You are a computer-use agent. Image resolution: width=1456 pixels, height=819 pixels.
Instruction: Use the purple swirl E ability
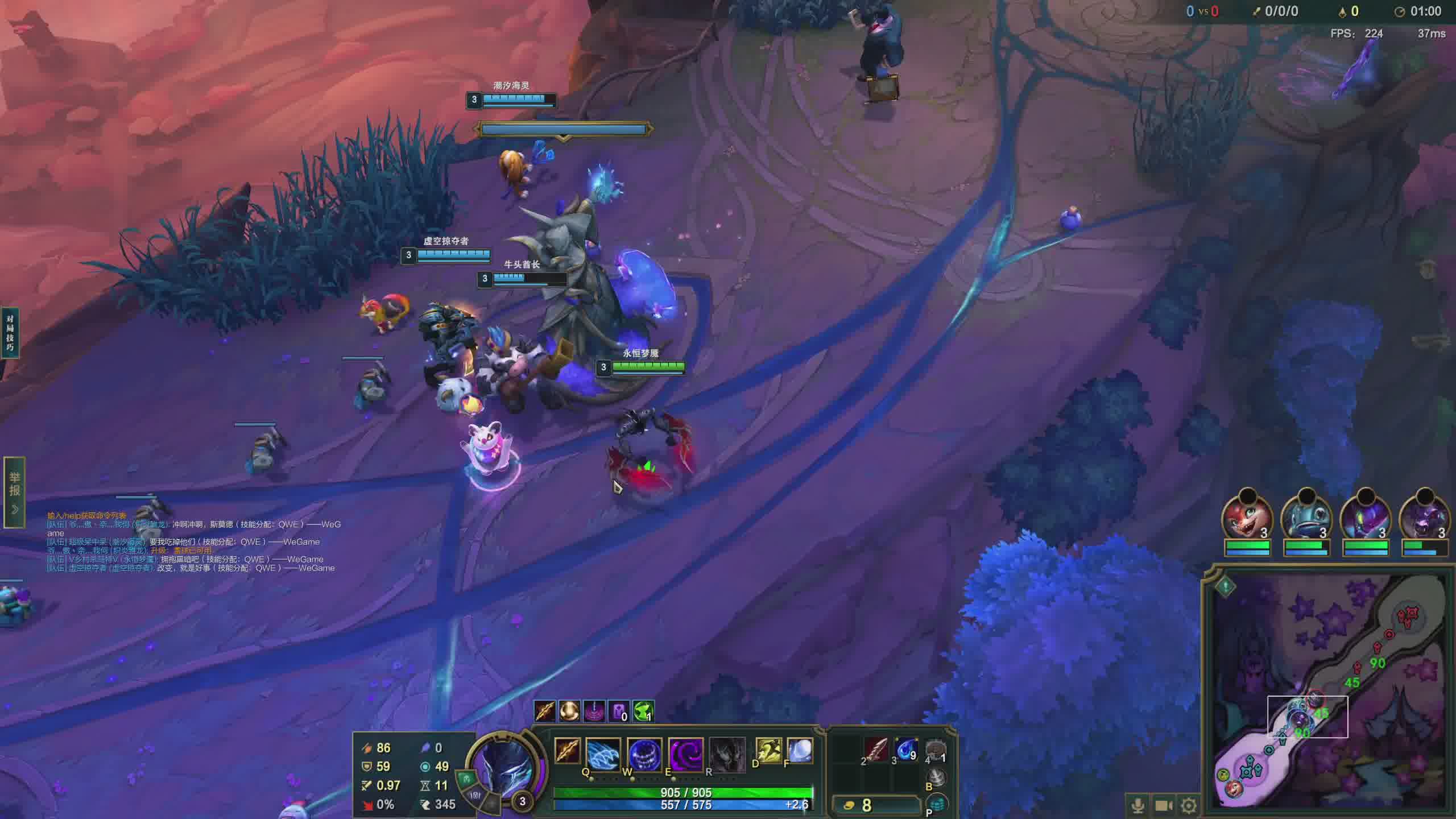tap(685, 754)
